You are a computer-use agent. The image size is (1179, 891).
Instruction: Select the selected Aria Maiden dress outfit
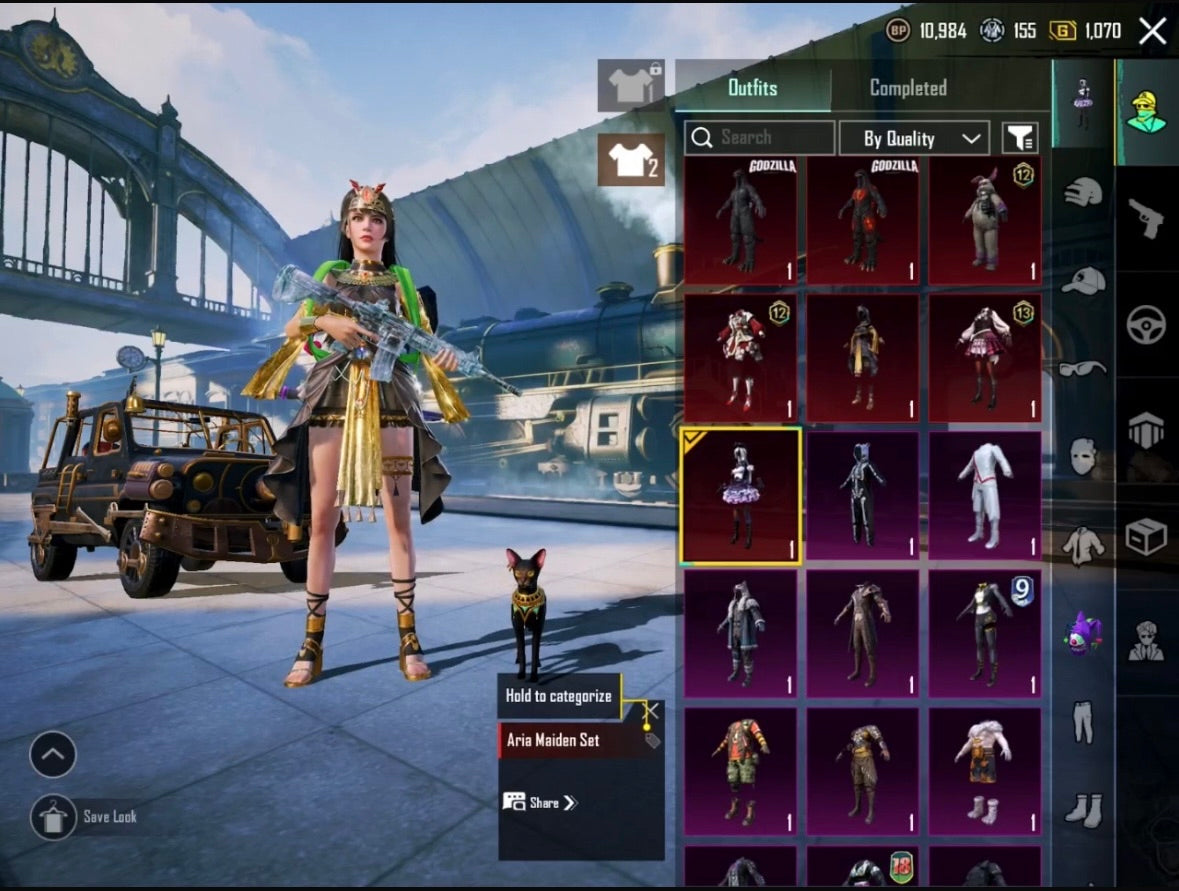coord(741,496)
